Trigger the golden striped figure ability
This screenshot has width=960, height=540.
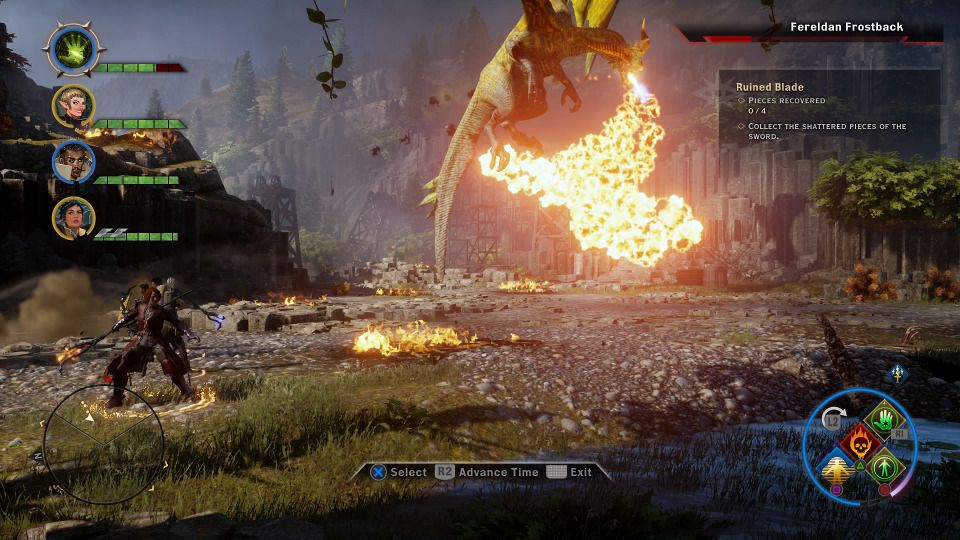click(x=836, y=467)
